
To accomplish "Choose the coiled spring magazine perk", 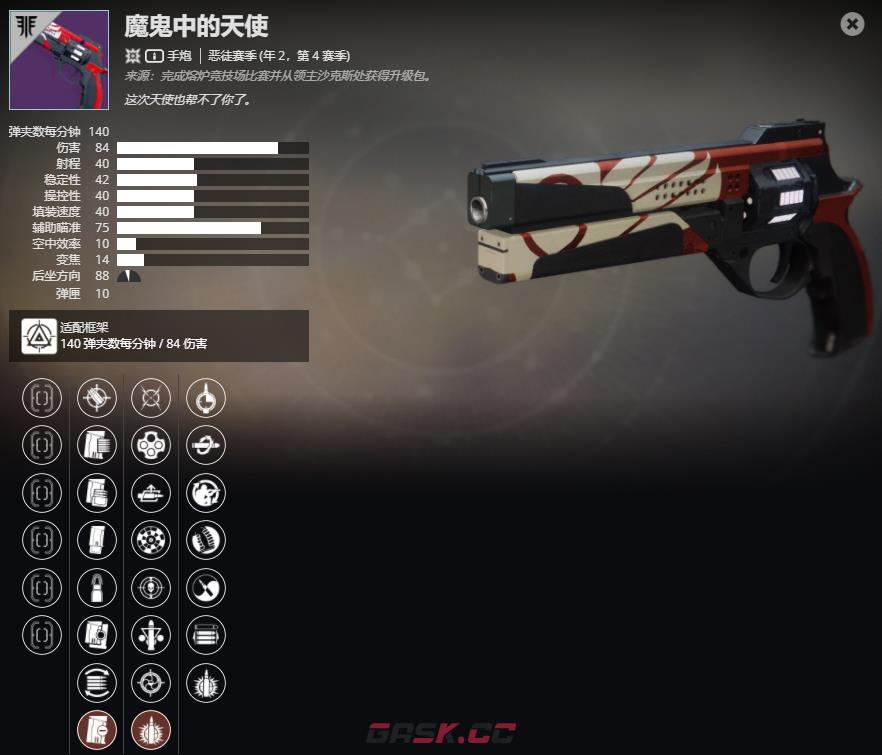I will pos(205,540).
